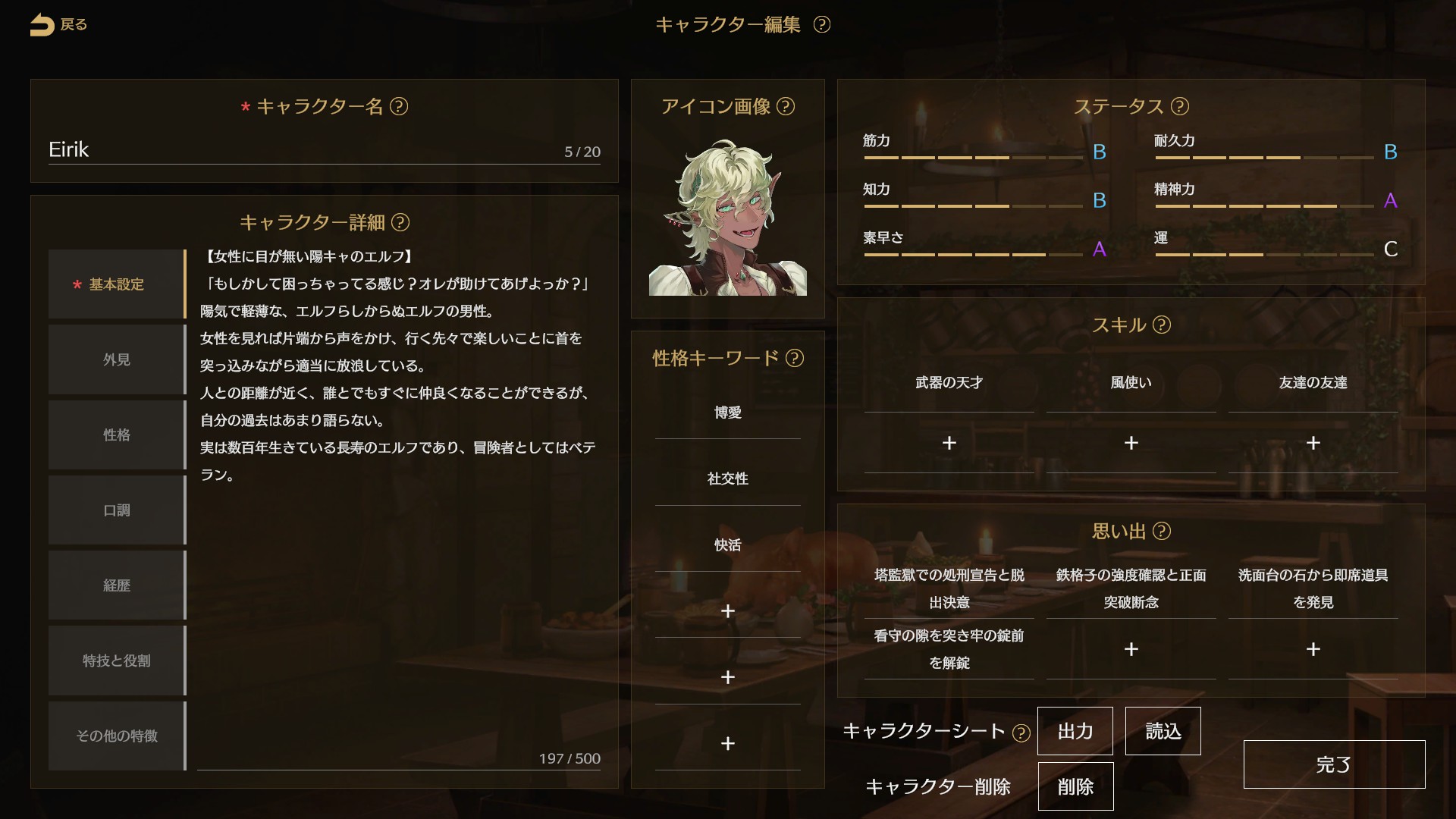Delete the character with 削除
Image resolution: width=1456 pixels, height=819 pixels.
click(1075, 787)
